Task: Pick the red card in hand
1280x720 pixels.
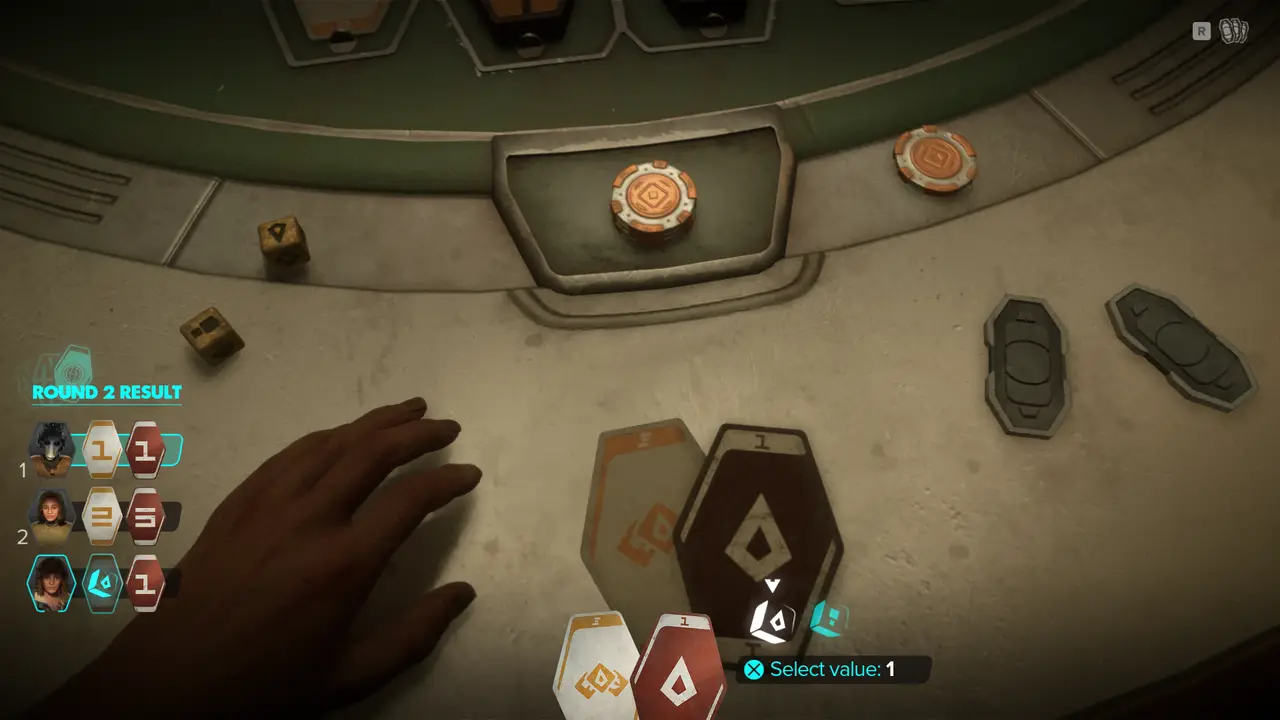Action: 682,665
